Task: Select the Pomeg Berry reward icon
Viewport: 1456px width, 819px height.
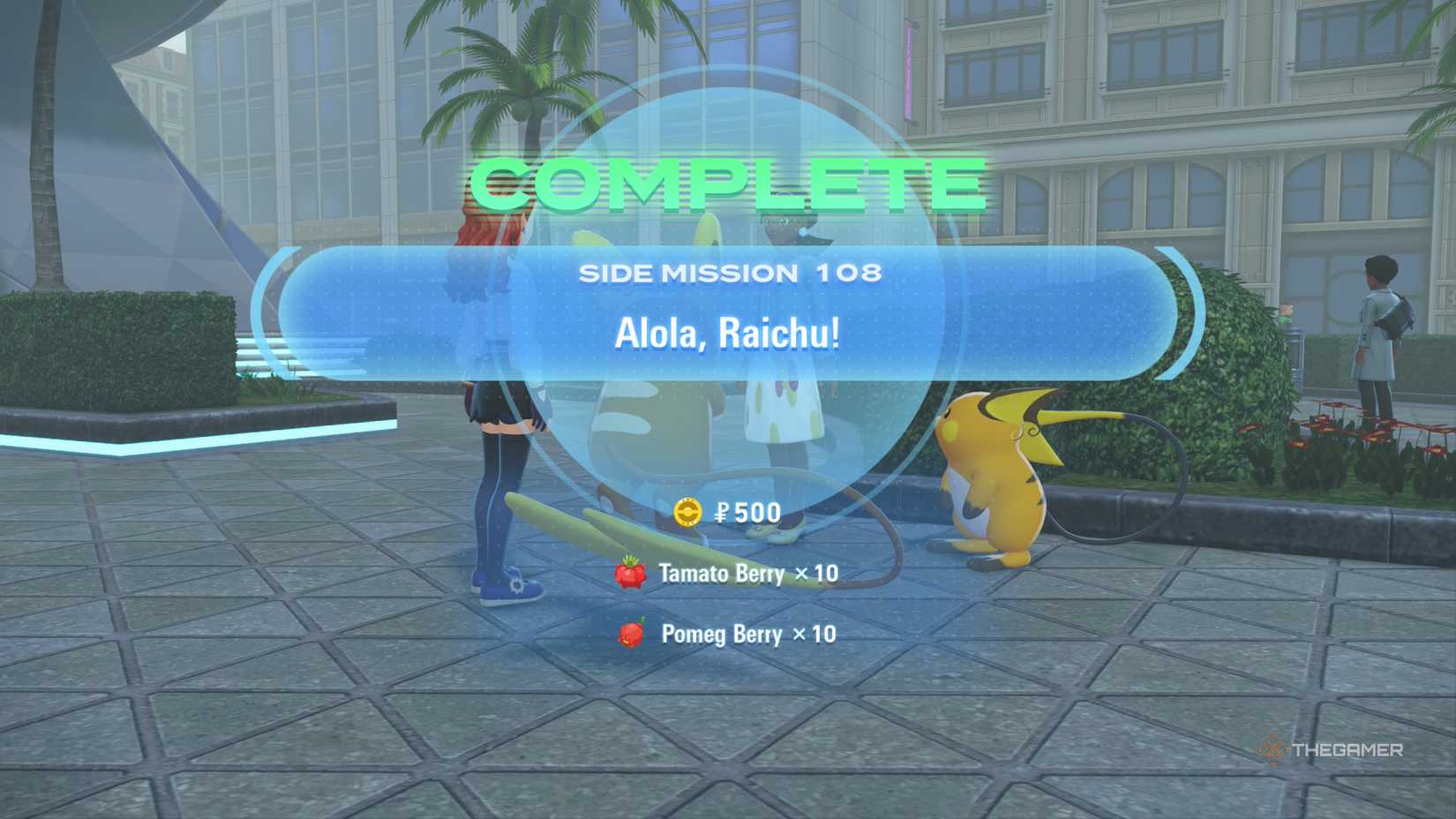Action: click(x=632, y=635)
